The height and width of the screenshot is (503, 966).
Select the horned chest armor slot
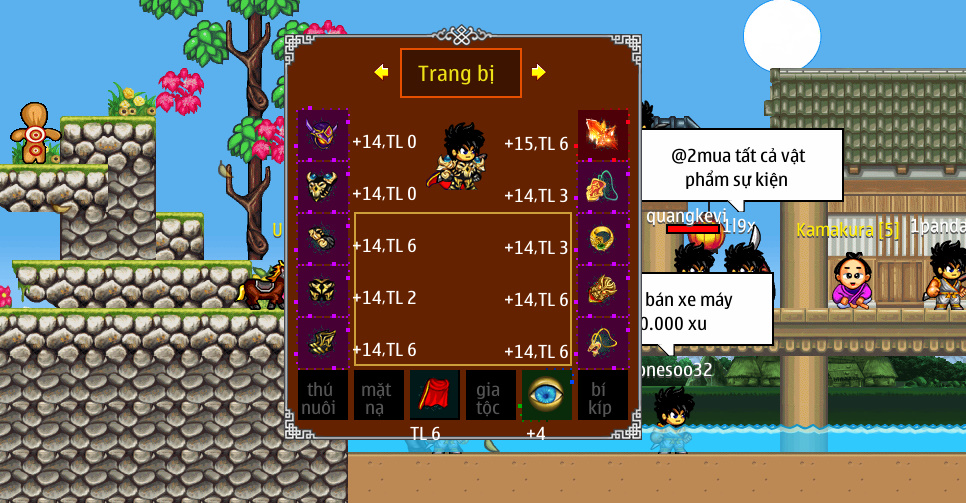point(322,187)
